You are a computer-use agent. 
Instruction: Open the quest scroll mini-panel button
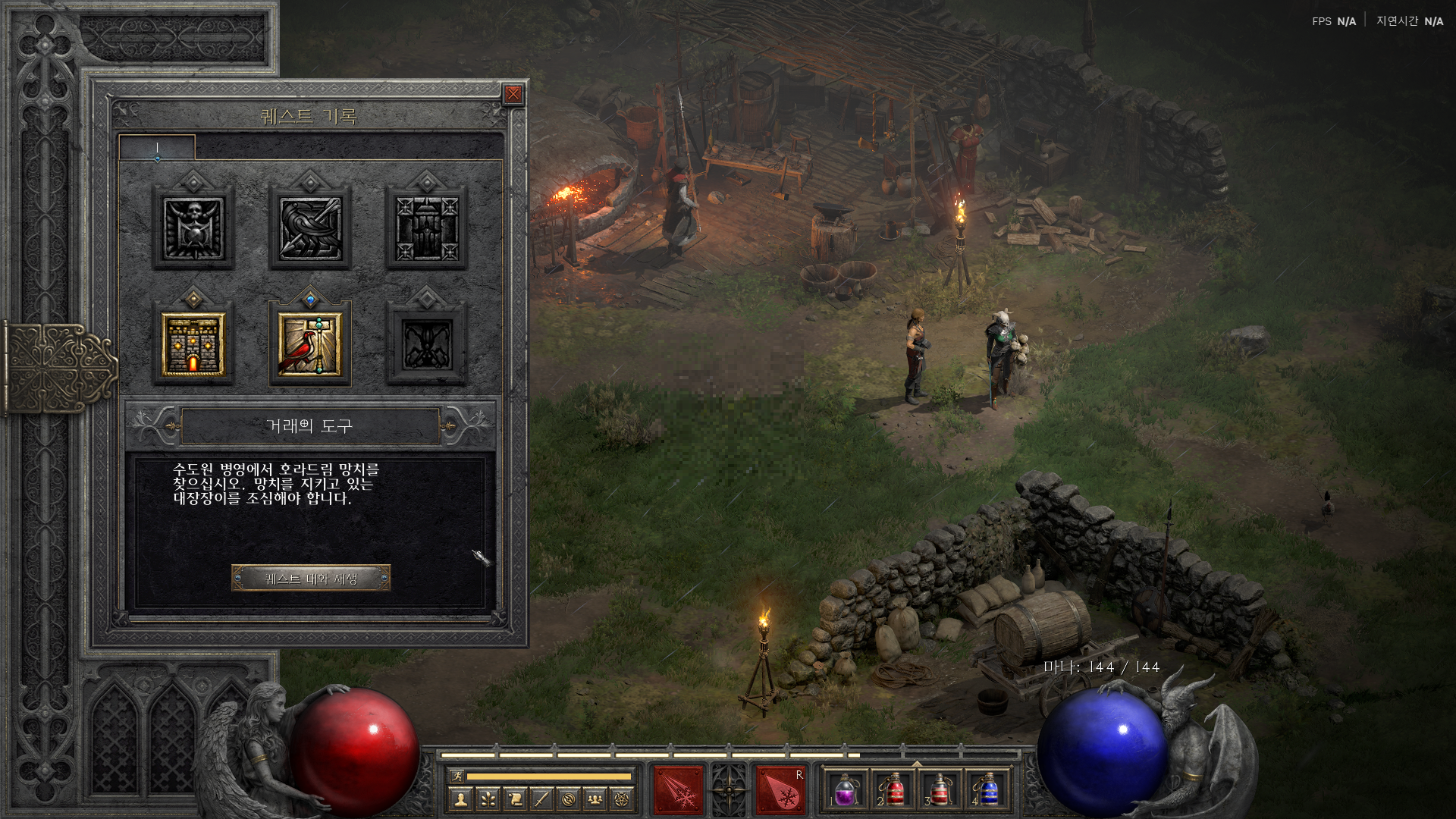(x=515, y=799)
